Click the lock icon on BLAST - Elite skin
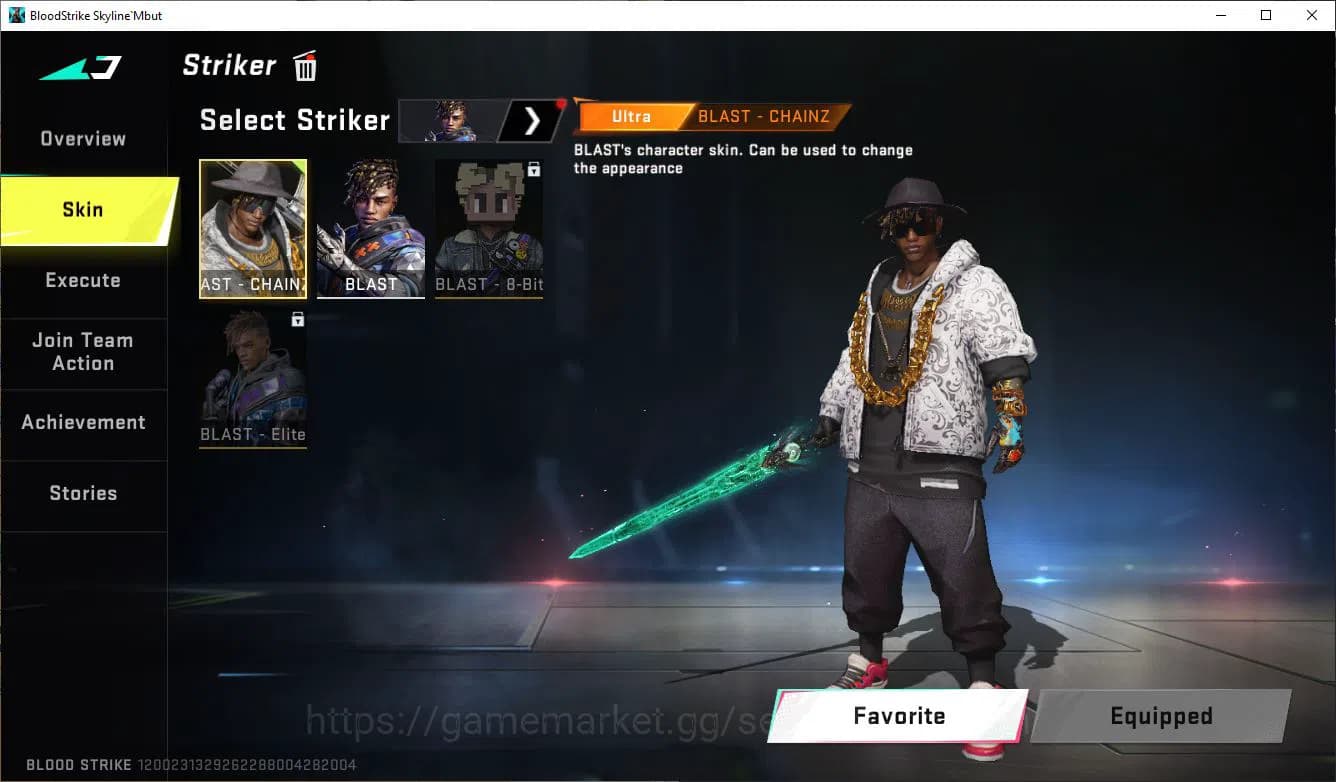This screenshot has width=1336, height=782. pos(296,319)
